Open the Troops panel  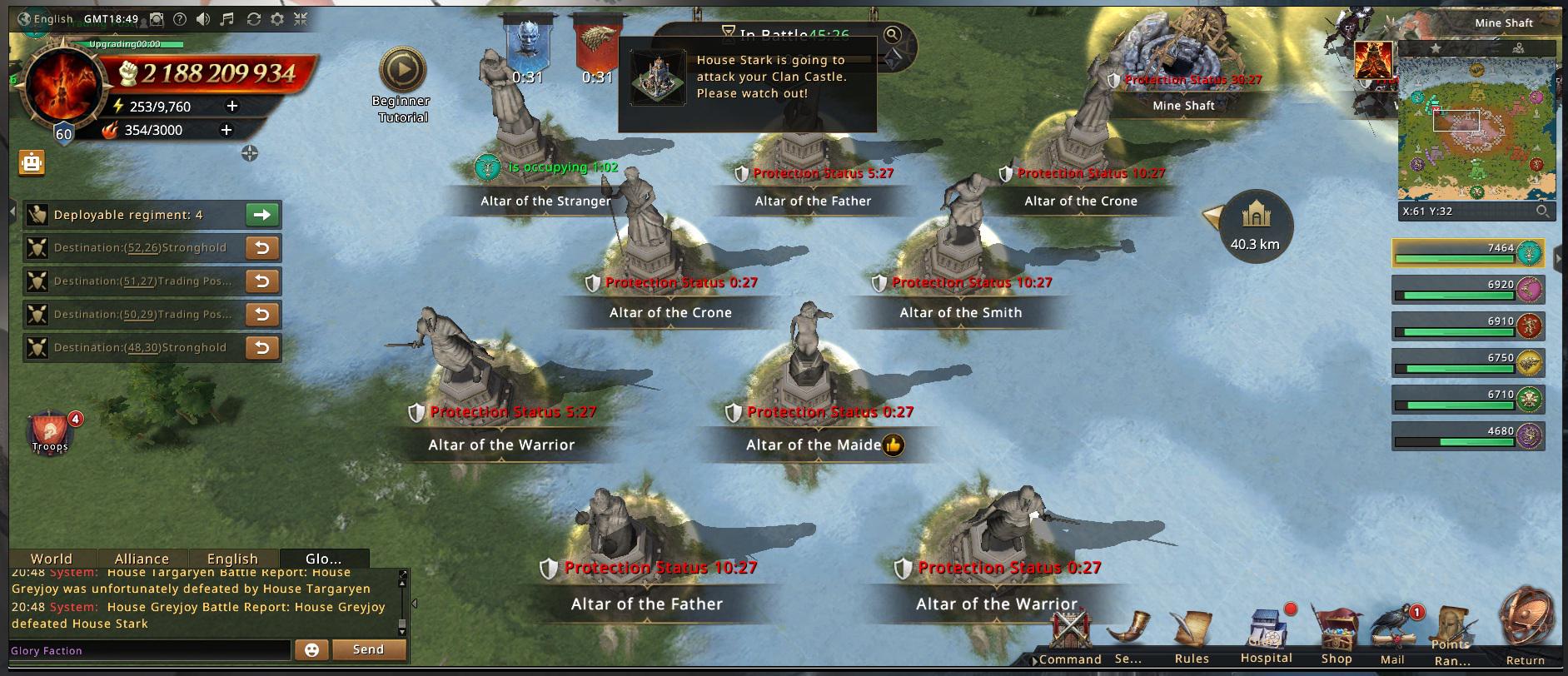click(x=50, y=431)
